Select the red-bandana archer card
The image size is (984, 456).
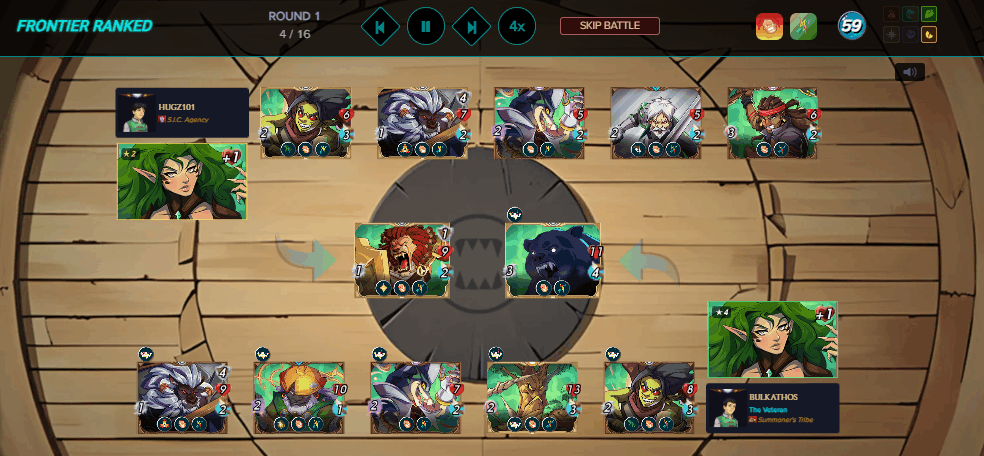773,123
